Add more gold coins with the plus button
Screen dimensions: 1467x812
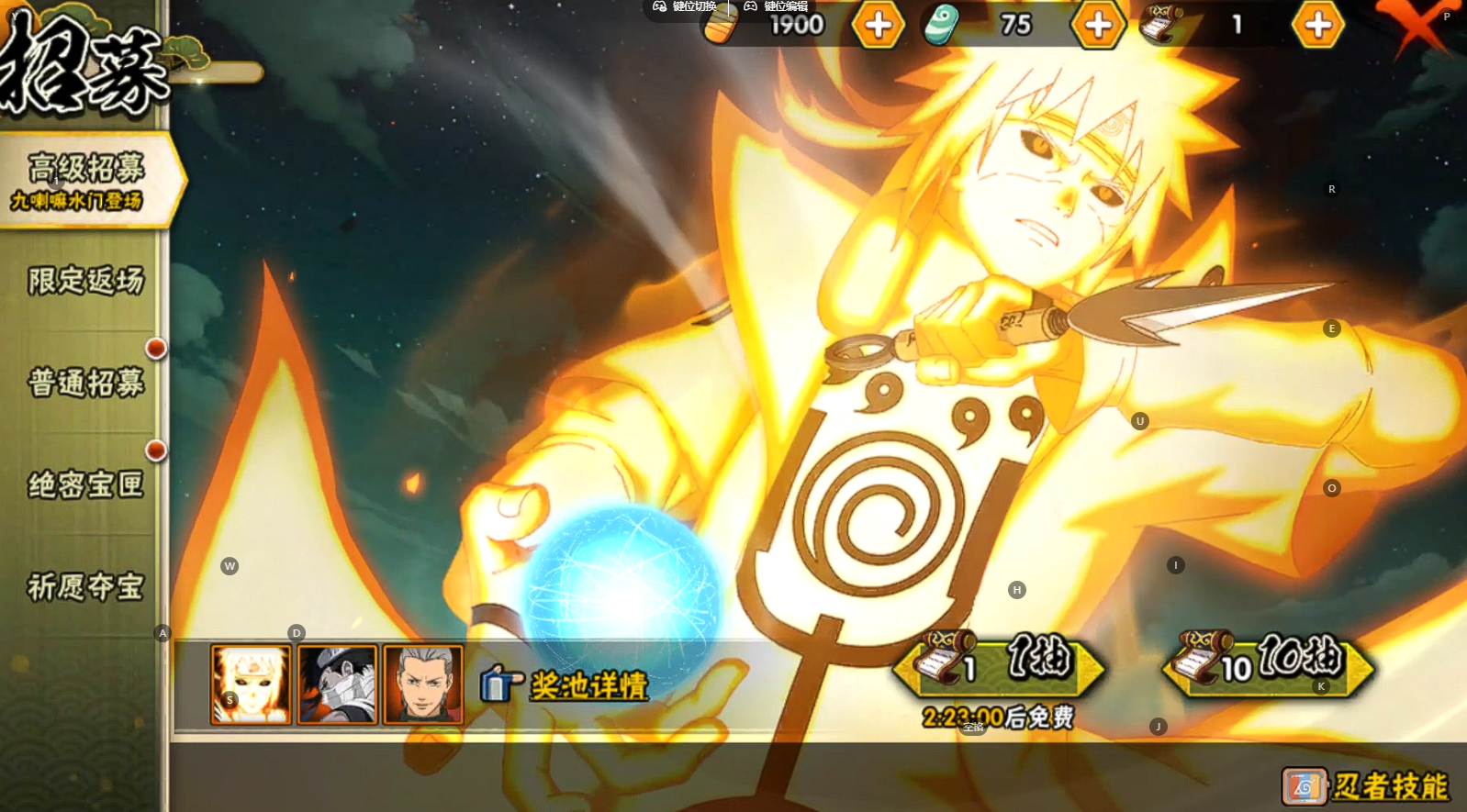coord(878,26)
